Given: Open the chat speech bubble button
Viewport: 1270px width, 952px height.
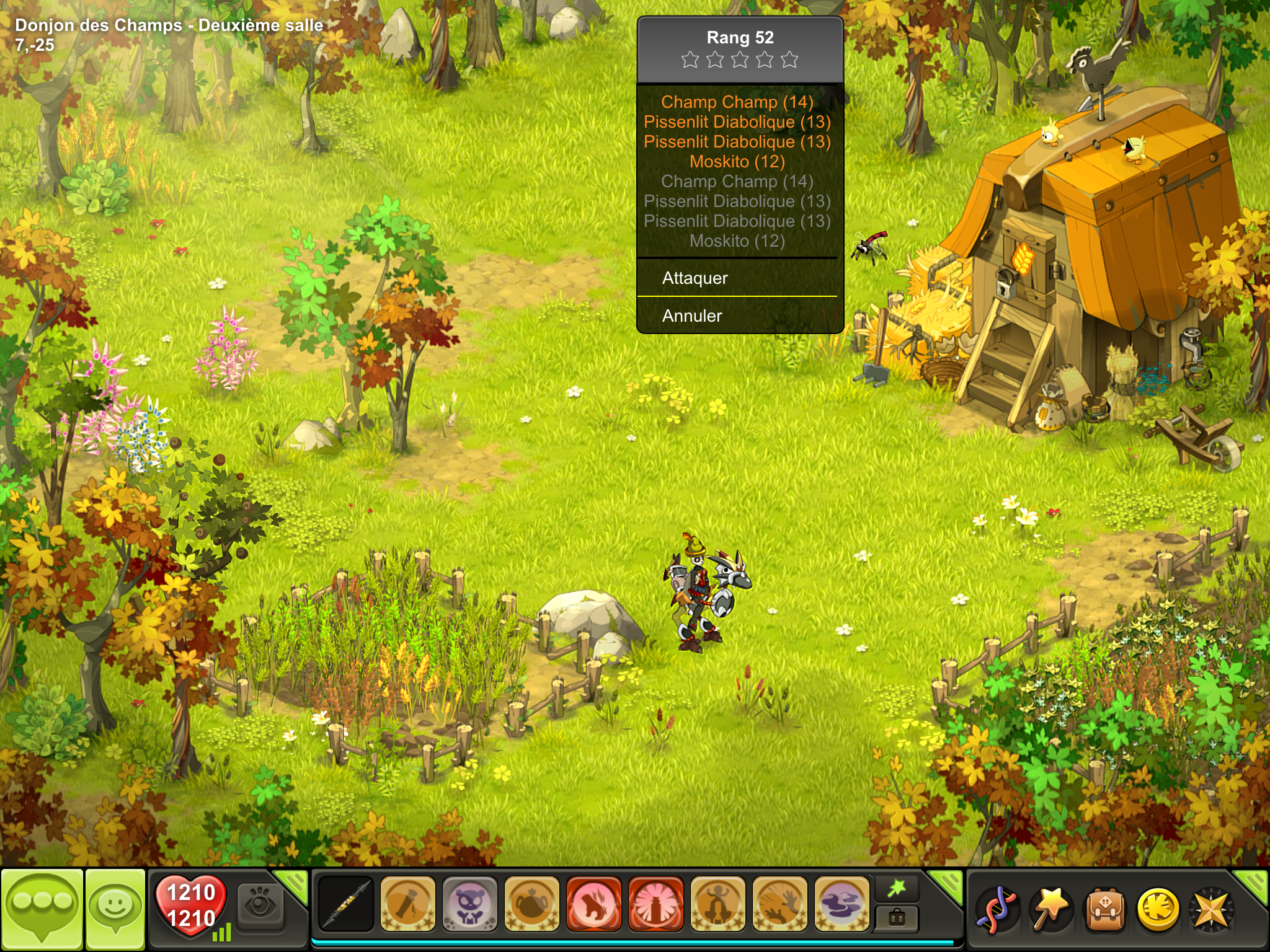Looking at the screenshot, I should tap(42, 909).
